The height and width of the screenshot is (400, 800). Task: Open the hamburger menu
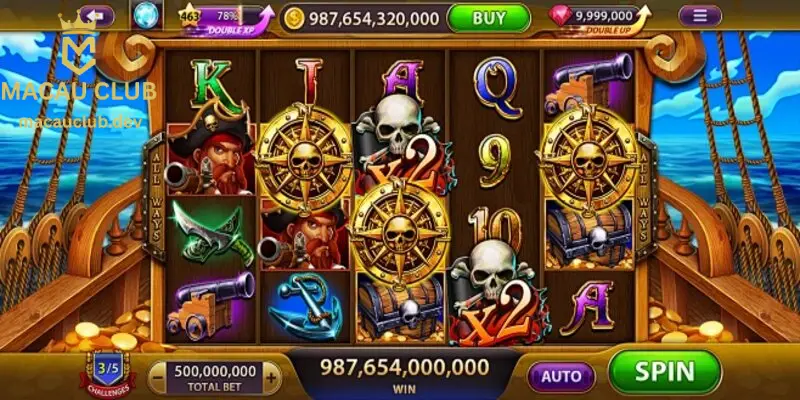click(x=700, y=16)
